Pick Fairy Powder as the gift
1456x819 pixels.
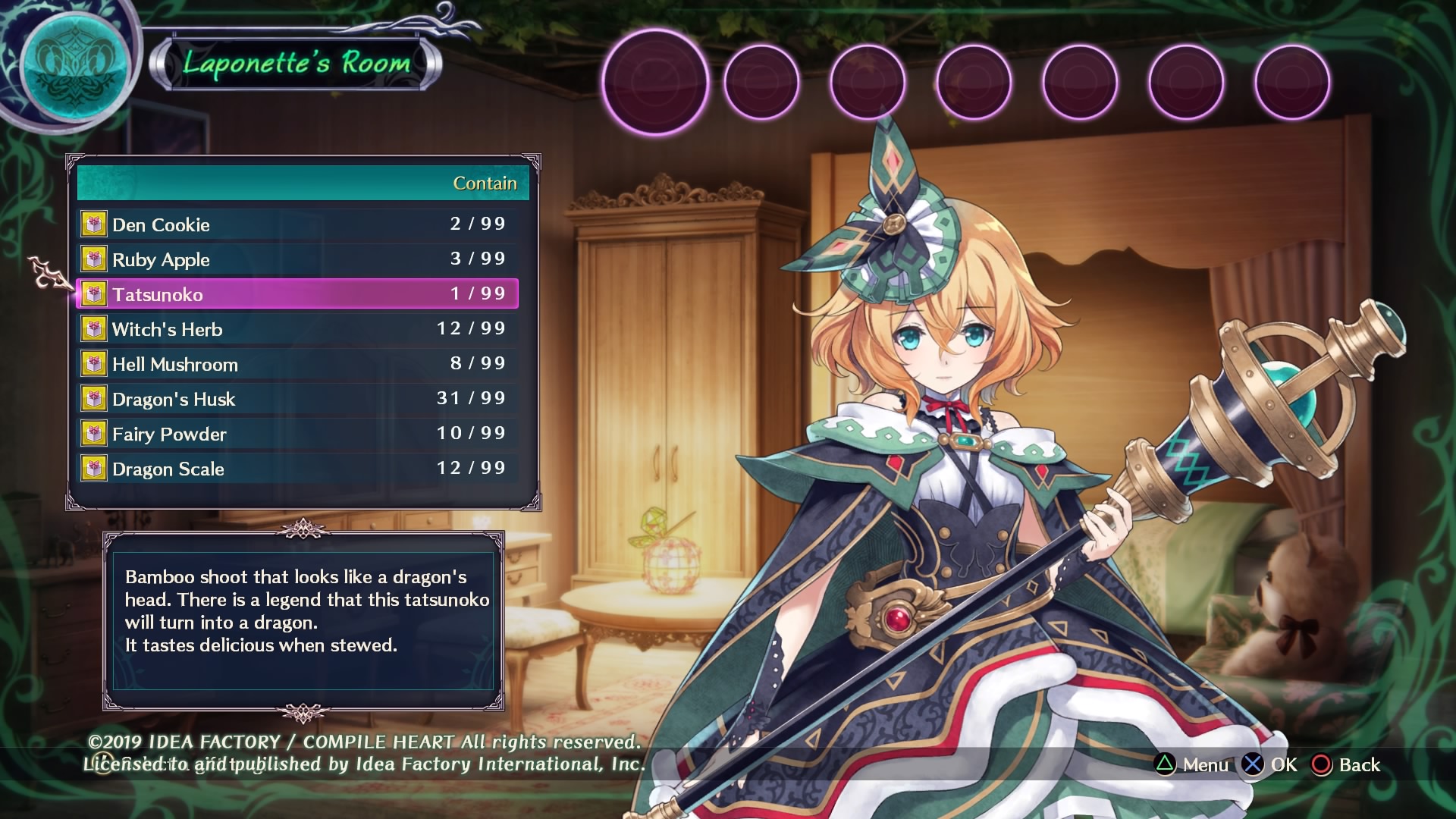tap(299, 434)
